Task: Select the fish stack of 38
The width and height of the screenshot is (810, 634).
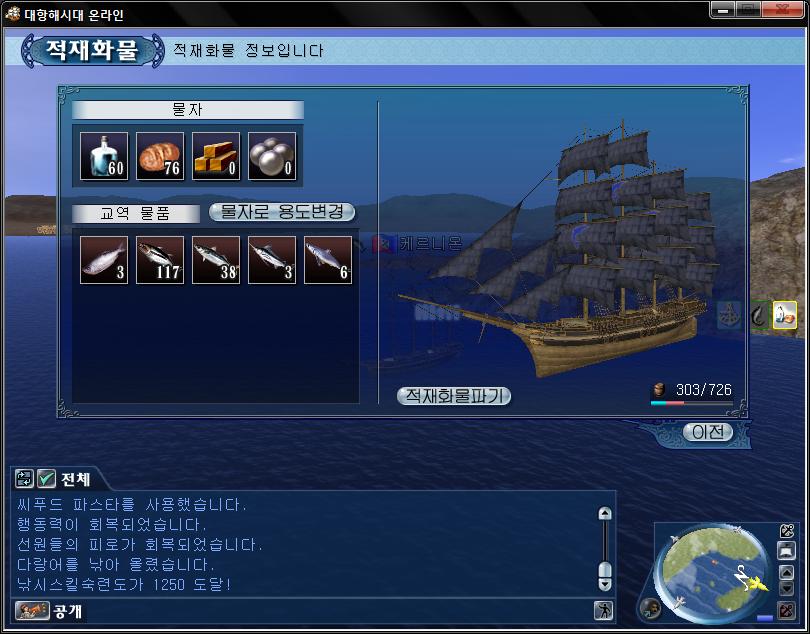Action: (216, 260)
